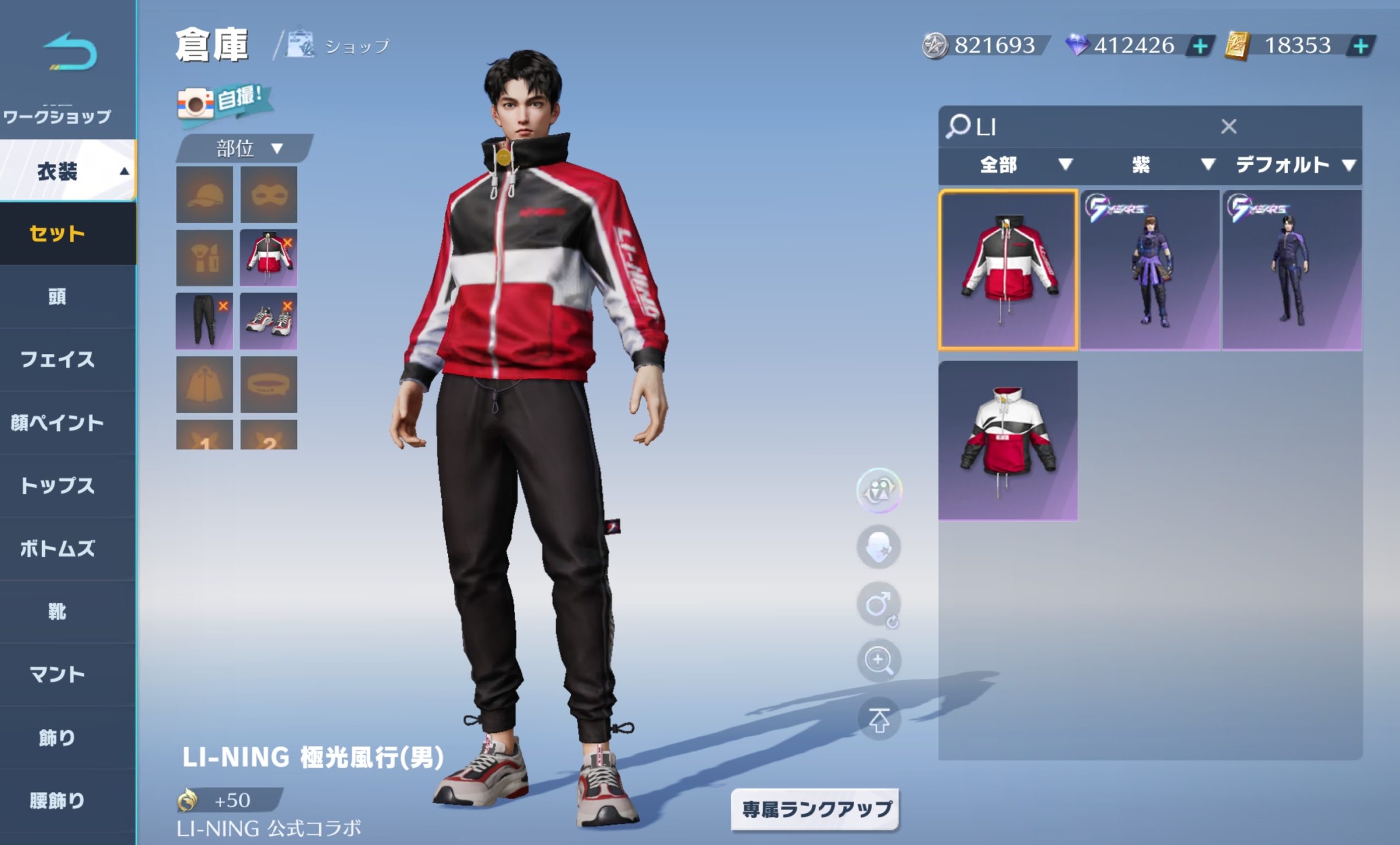This screenshot has width=1400, height=845.
Task: Clear the search text with the X
Action: tap(1228, 126)
